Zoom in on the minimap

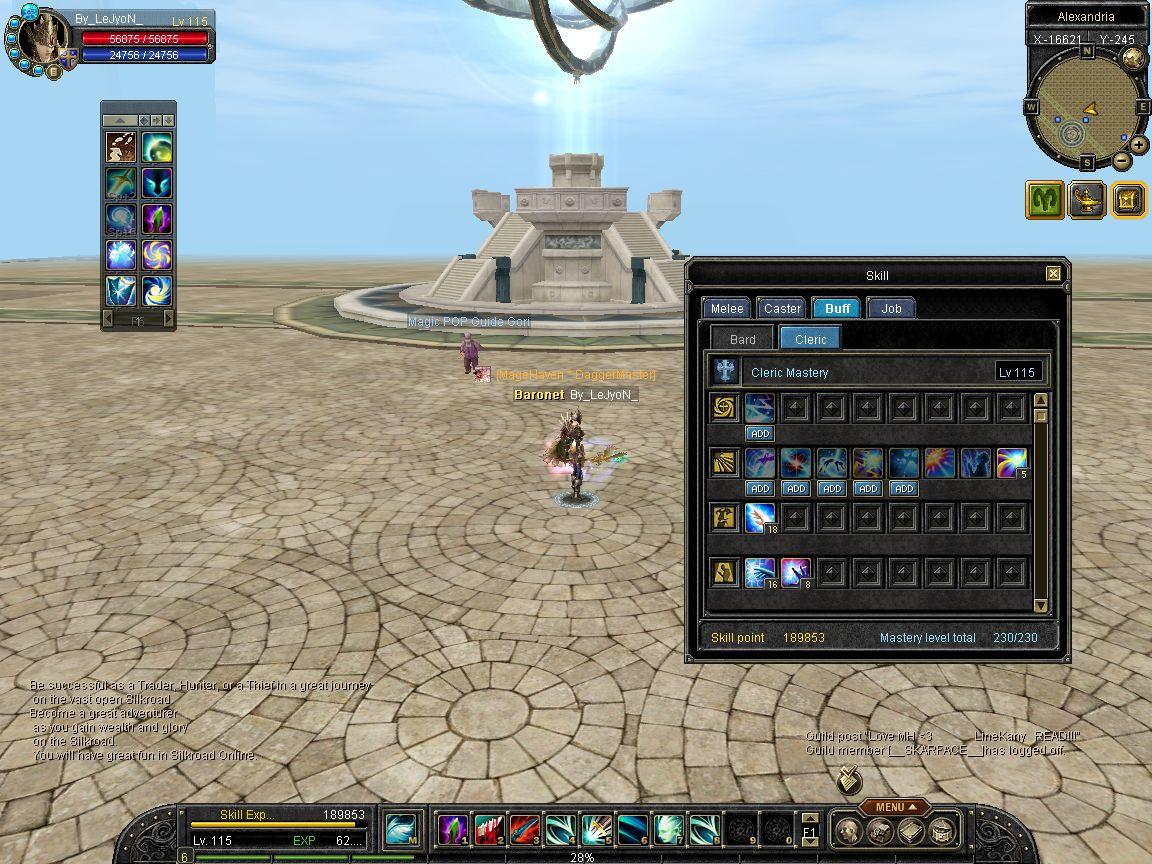pos(1138,144)
